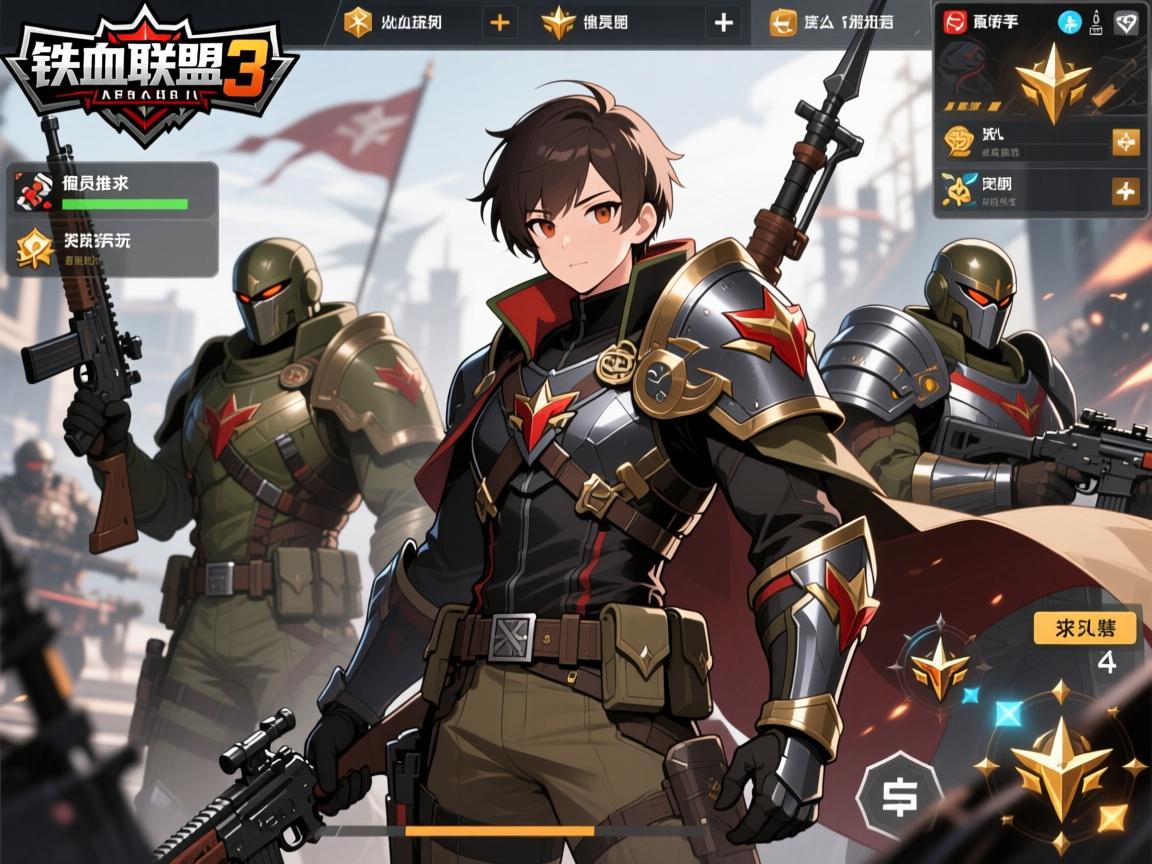The height and width of the screenshot is (864, 1152).
Task: Add more of the orange hexagon currency
Action: (x=499, y=22)
